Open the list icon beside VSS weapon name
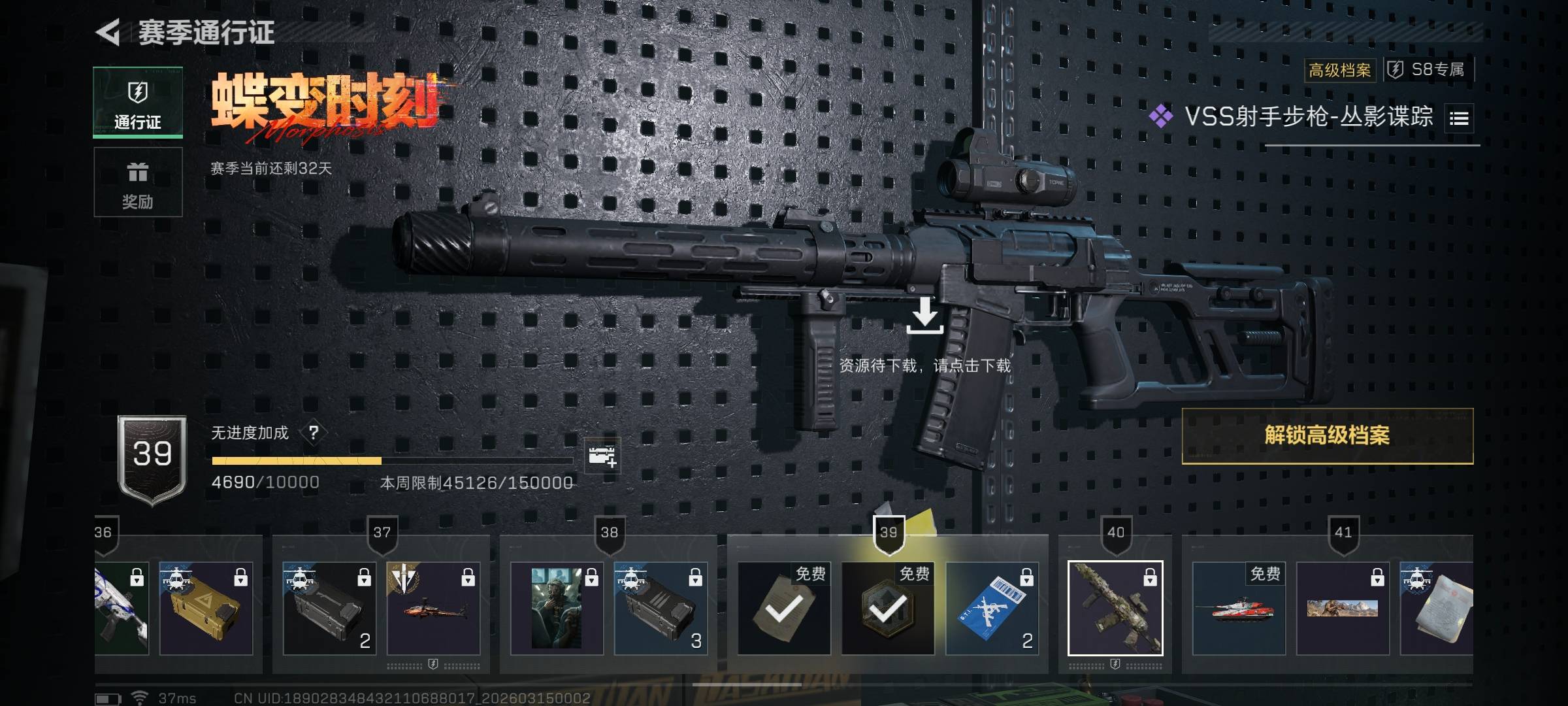The height and width of the screenshot is (706, 1568). [1459, 118]
